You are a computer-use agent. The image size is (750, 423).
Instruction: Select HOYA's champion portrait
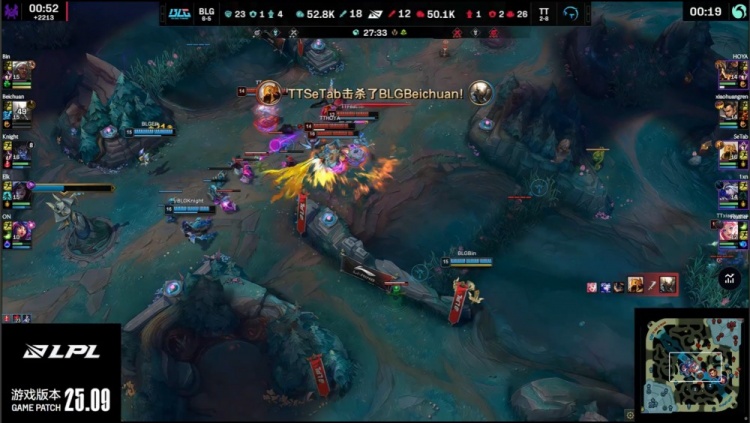pyautogui.click(x=731, y=72)
